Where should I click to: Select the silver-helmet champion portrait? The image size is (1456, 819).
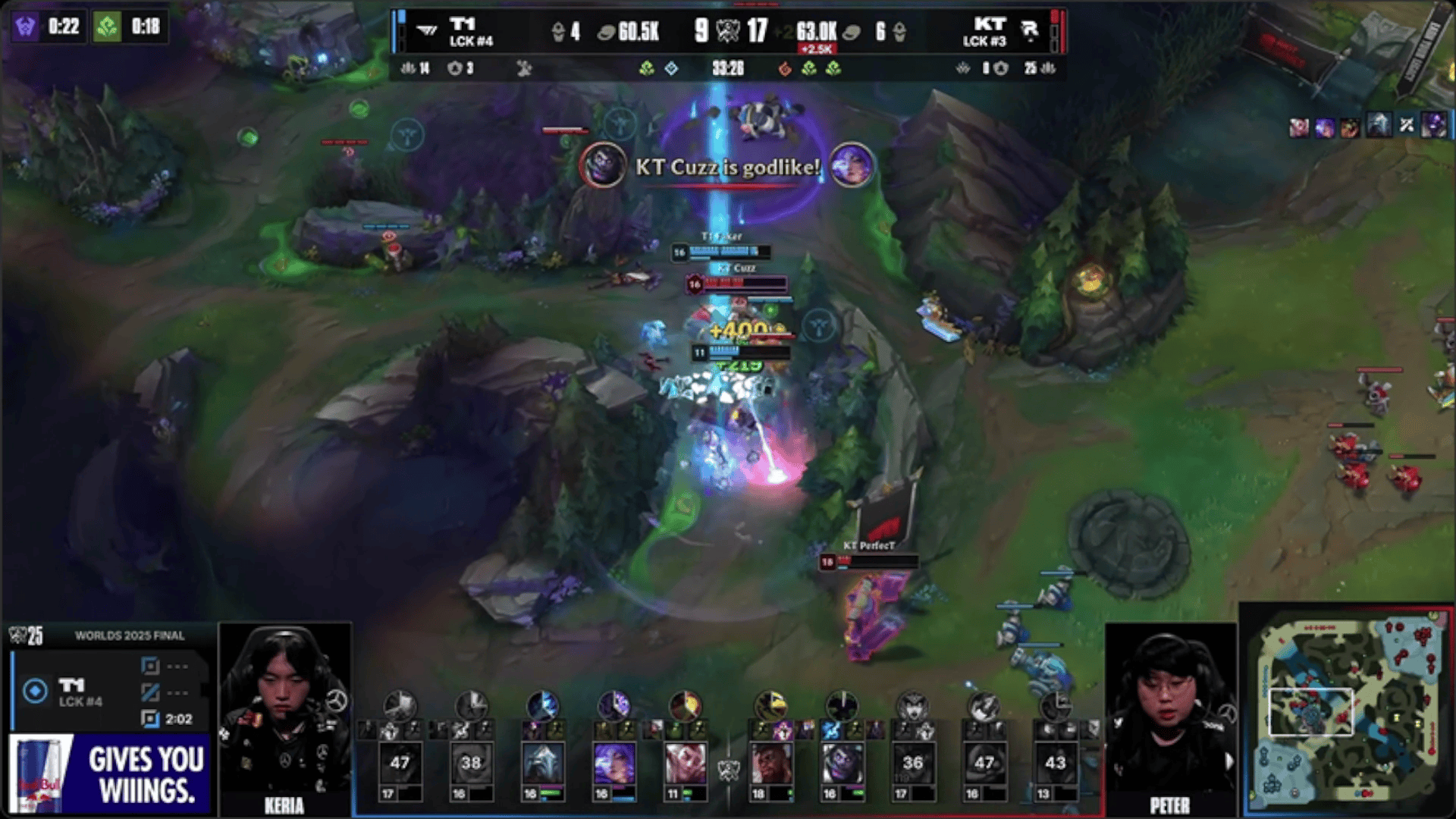point(543,762)
